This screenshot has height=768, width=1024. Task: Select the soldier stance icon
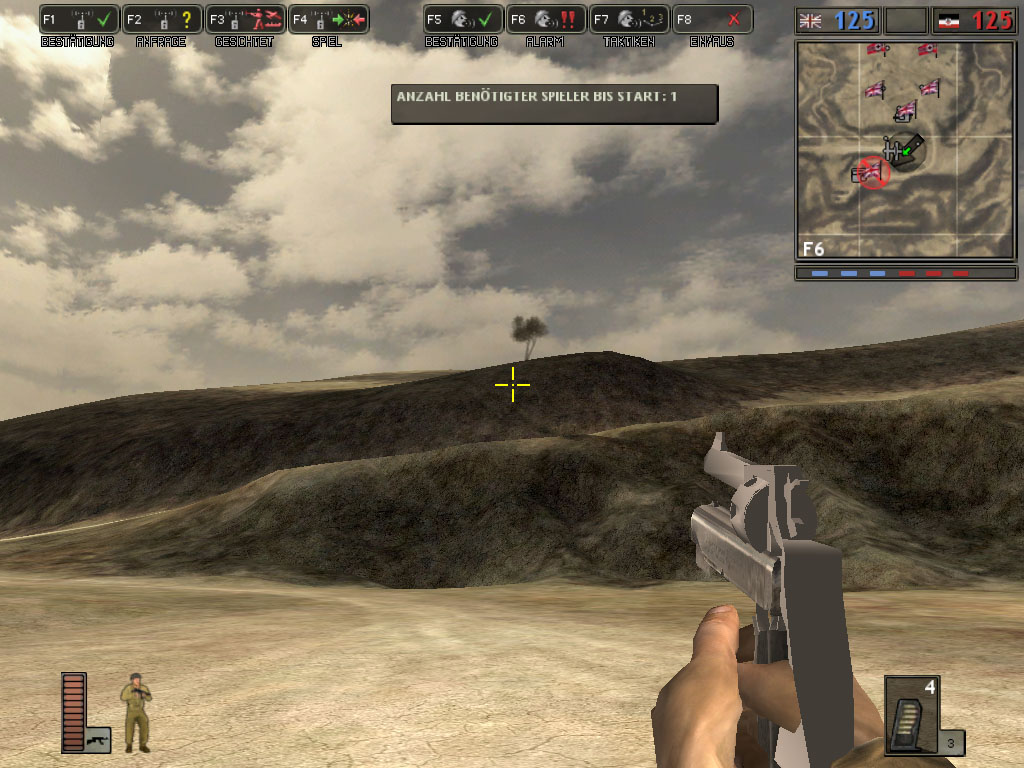pyautogui.click(x=136, y=713)
